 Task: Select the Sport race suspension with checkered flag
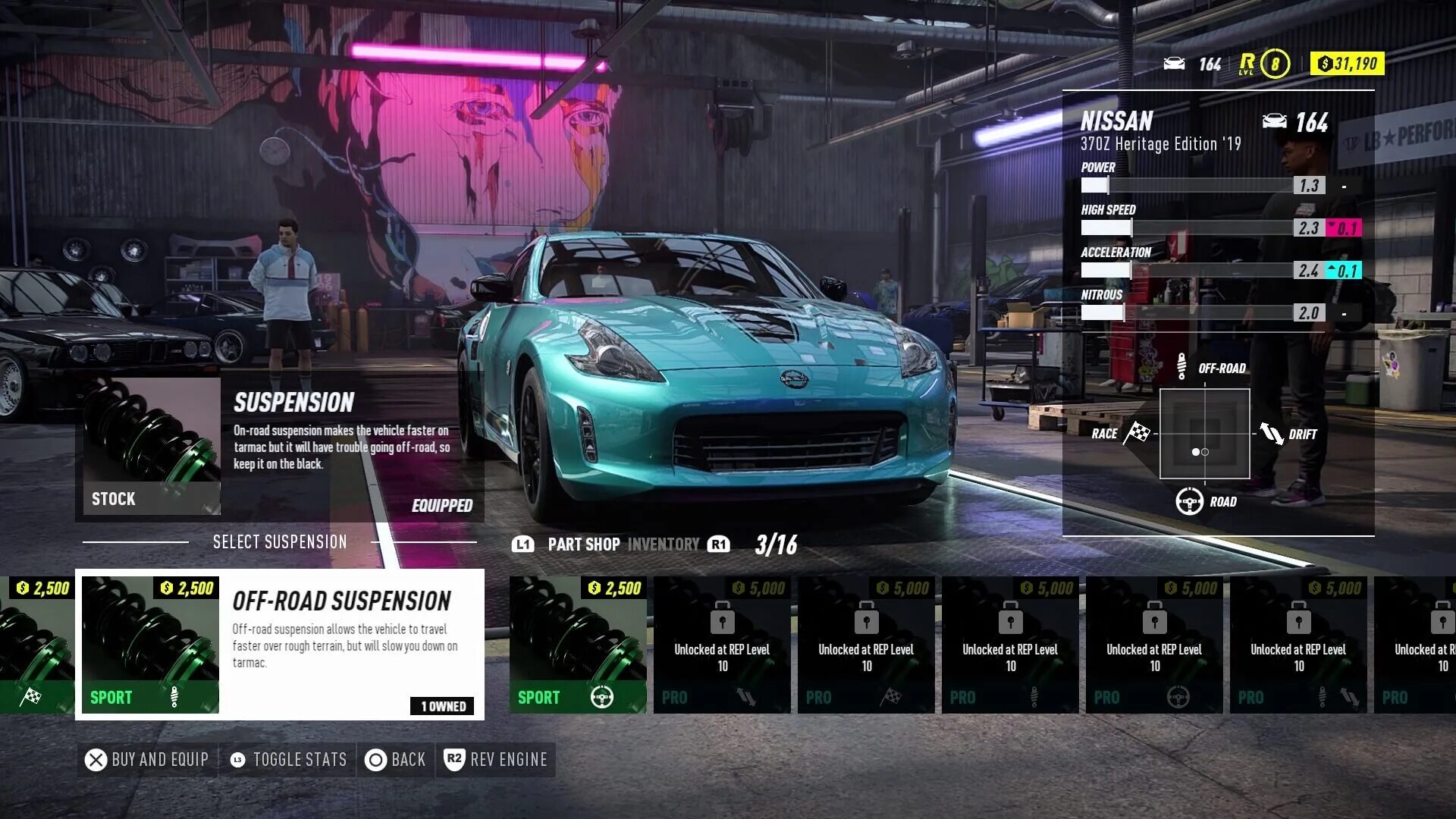[x=36, y=644]
